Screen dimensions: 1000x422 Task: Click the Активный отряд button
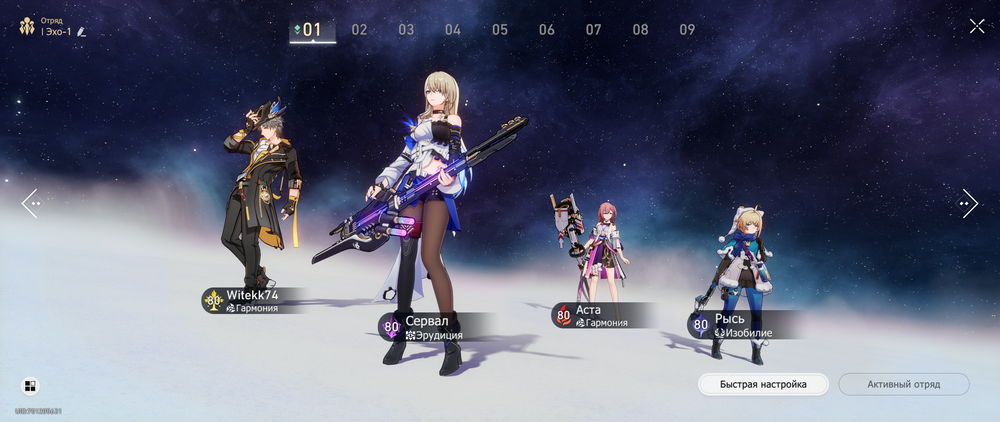point(903,384)
